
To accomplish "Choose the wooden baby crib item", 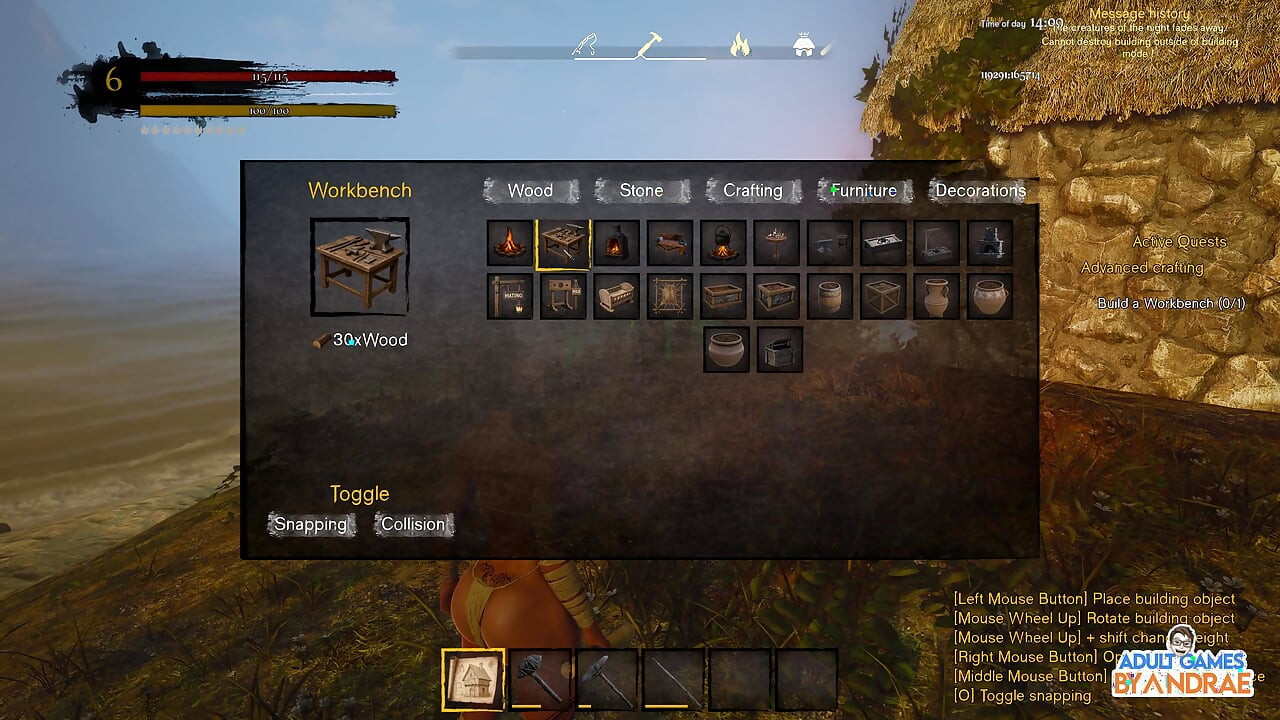I will [x=616, y=297].
